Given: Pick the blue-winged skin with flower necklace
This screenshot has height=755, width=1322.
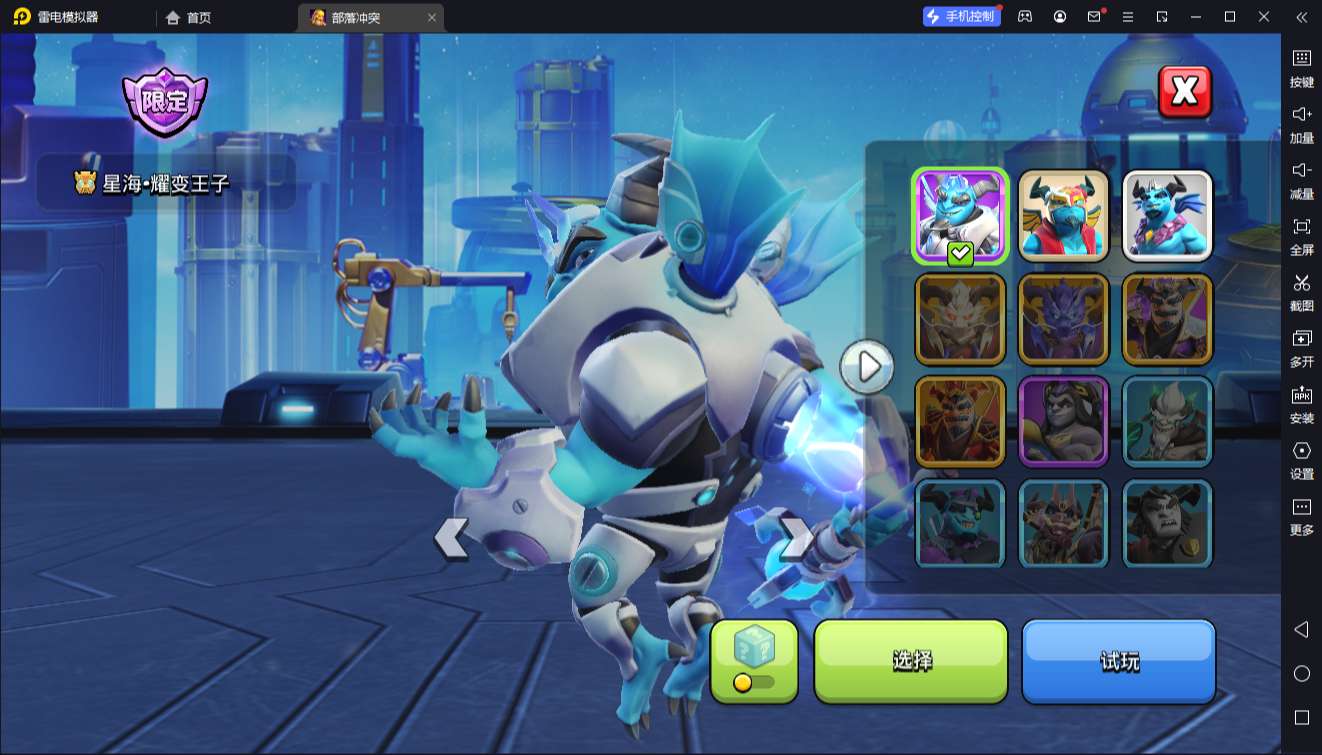Looking at the screenshot, I should point(1167,215).
